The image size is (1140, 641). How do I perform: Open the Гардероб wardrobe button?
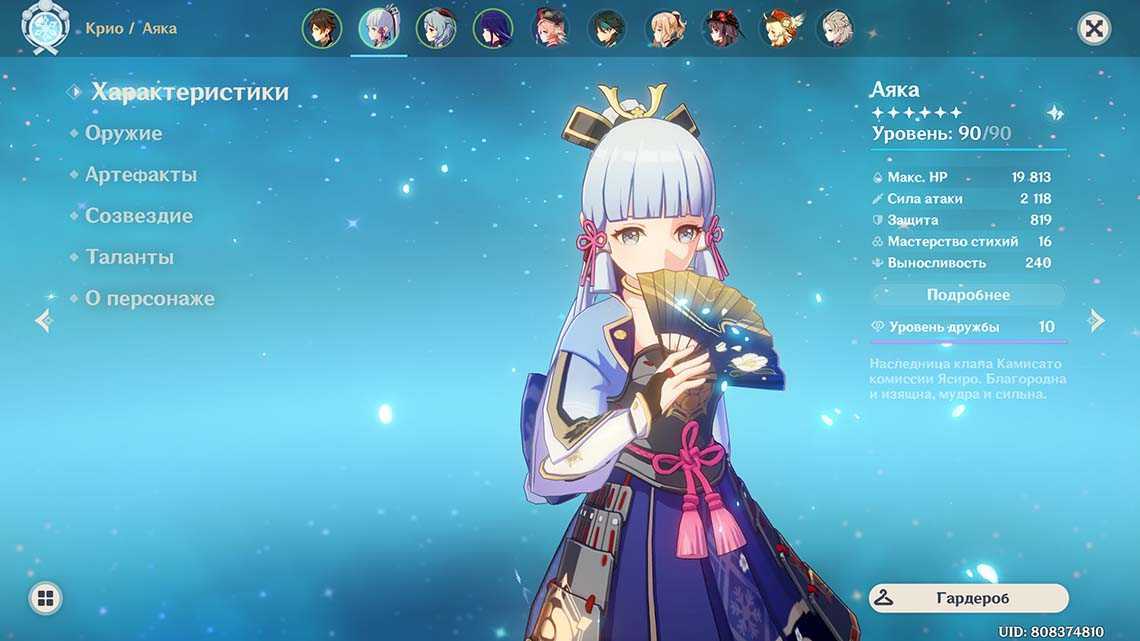968,598
